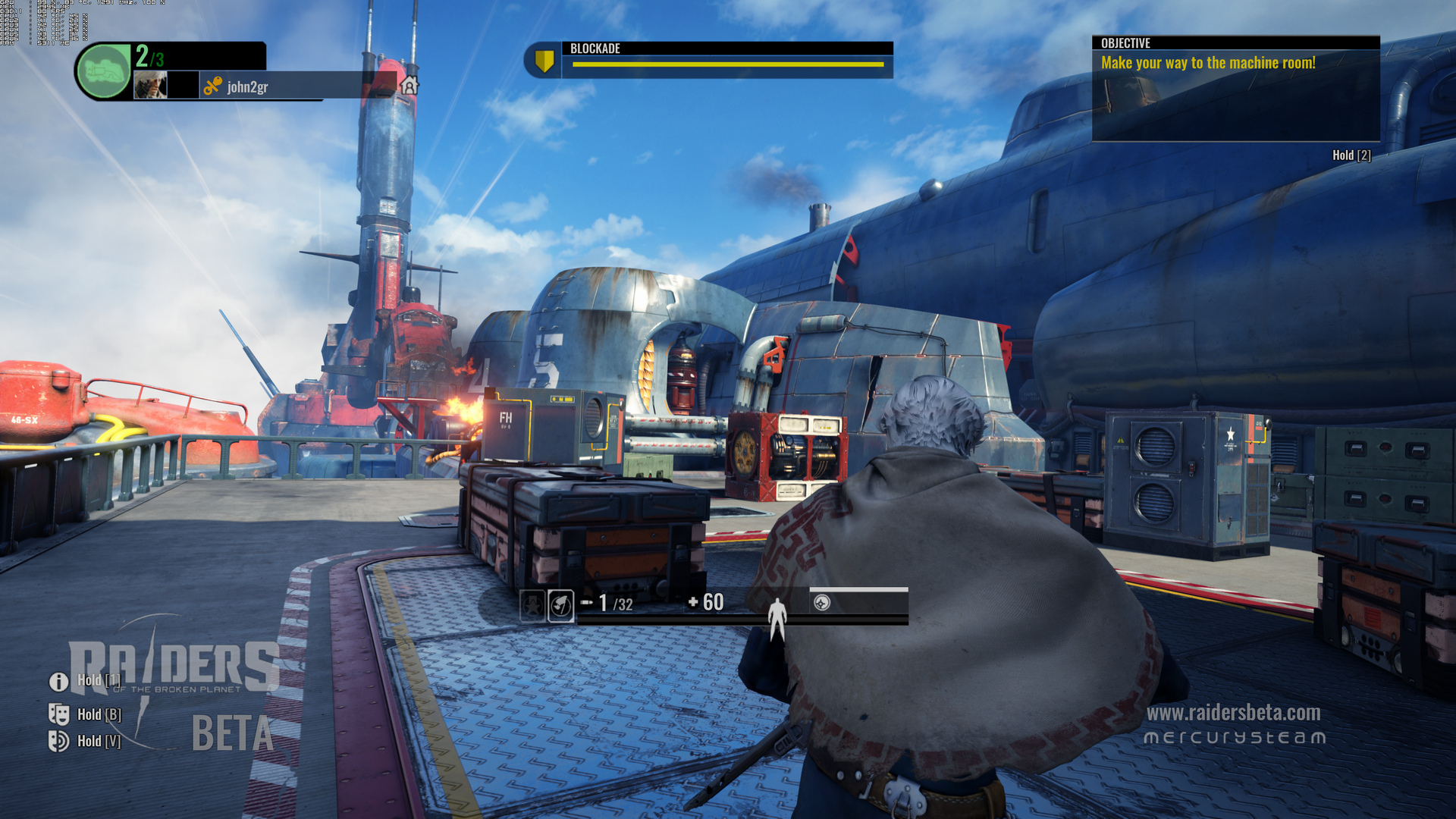This screenshot has height=819, width=1456.
Task: Select the dimmed star ability slot
Action: click(533, 605)
